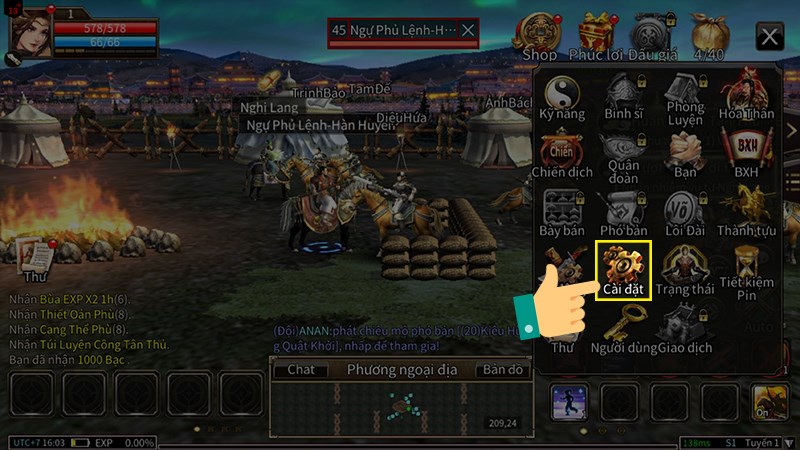Screen dimensions: 800x450
Task: Show the BXH rankings
Action: (x=746, y=153)
